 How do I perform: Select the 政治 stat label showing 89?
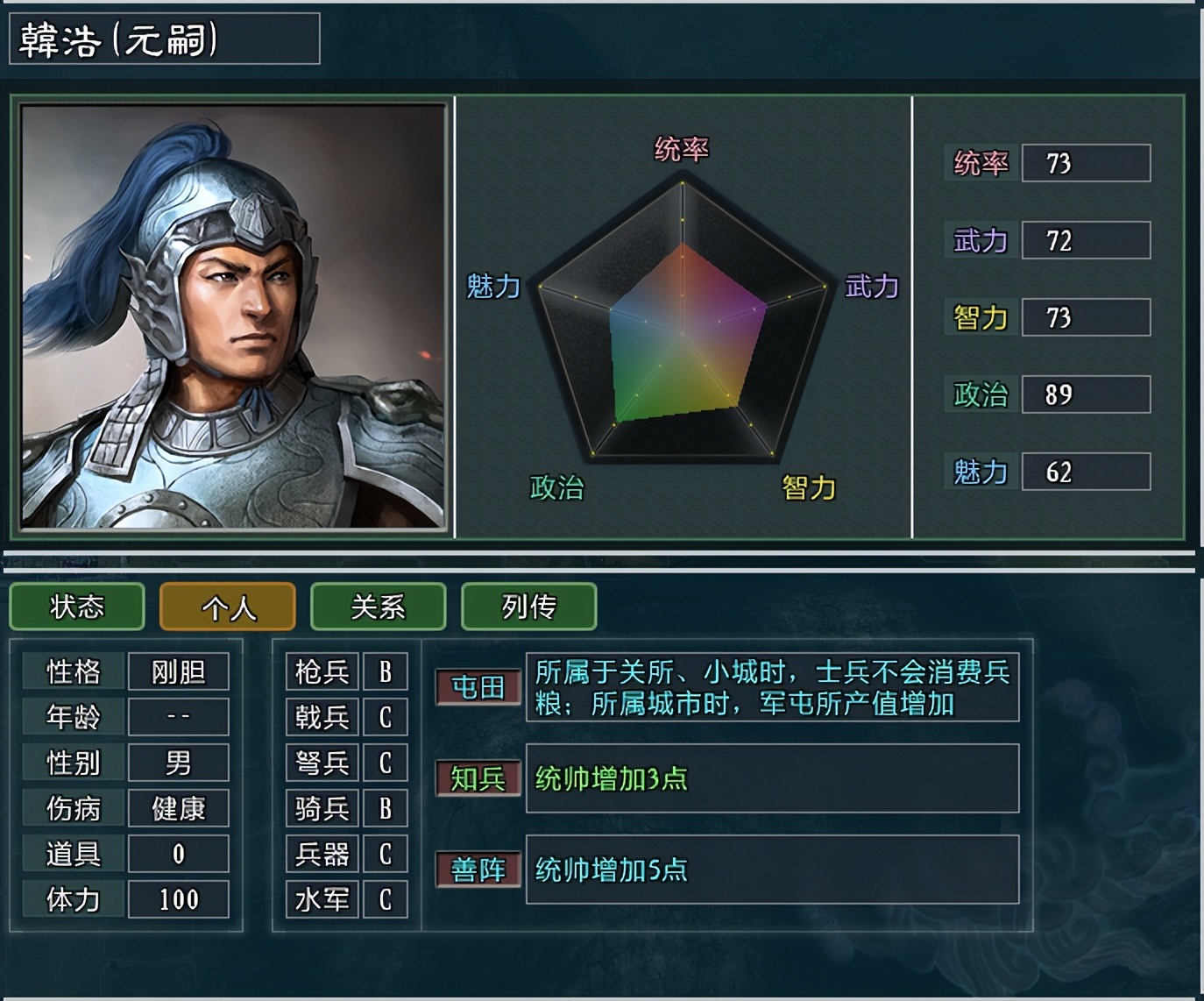tap(980, 394)
